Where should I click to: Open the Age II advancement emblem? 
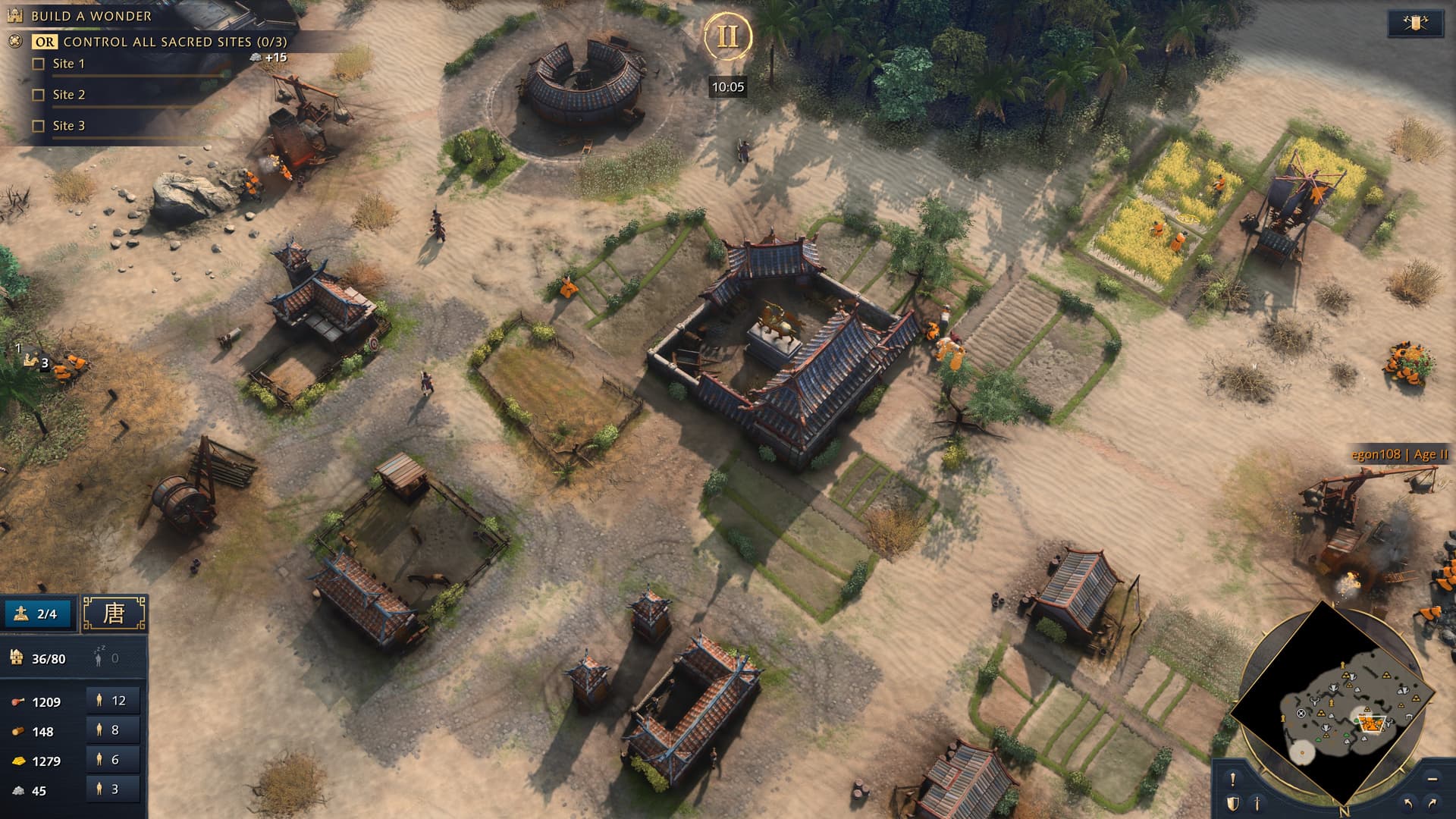(x=727, y=36)
